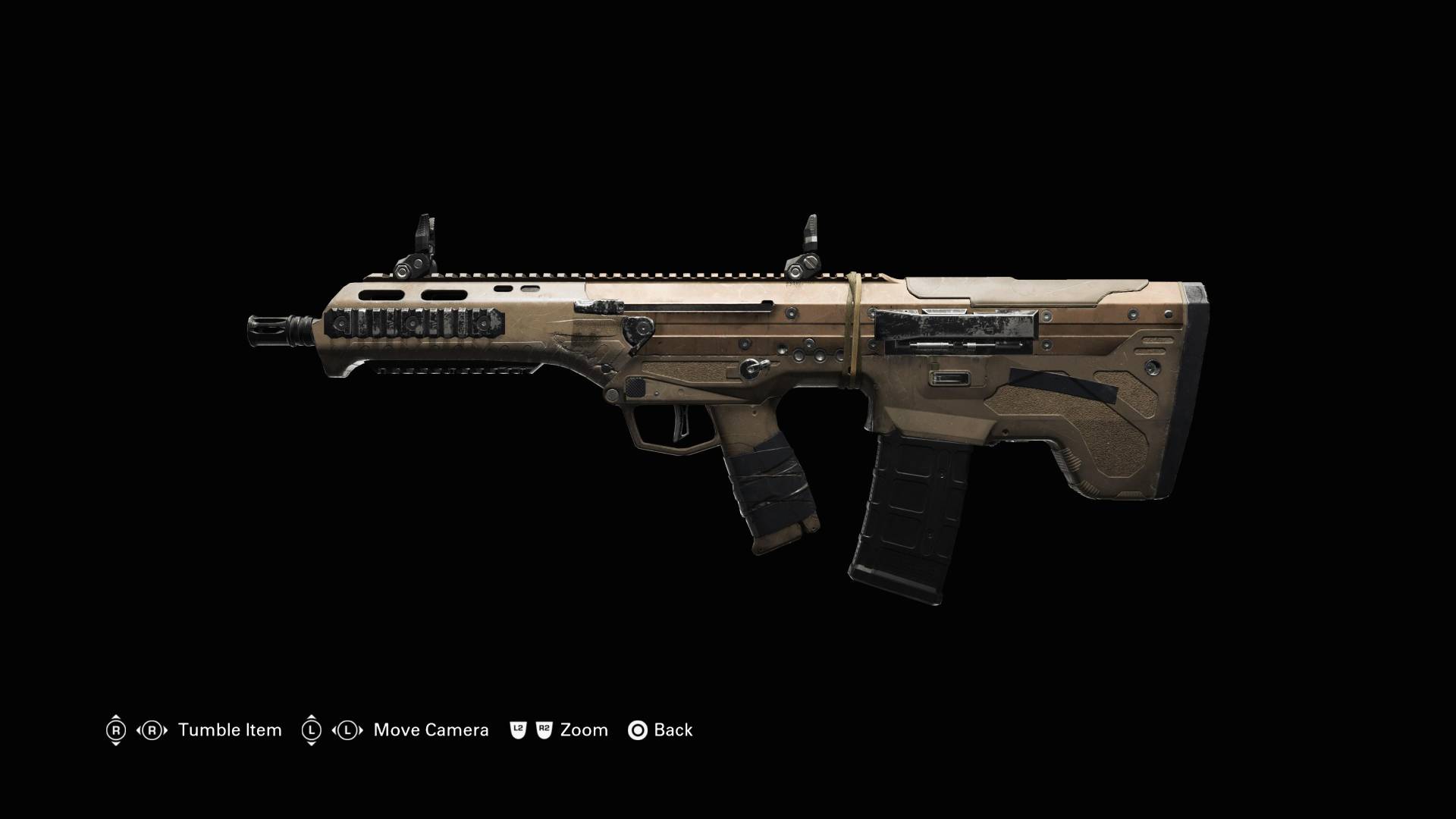Viewport: 1456px width, 819px height.
Task: Click the horizontal R-stick icon beside Tumble Item
Action: (x=152, y=730)
